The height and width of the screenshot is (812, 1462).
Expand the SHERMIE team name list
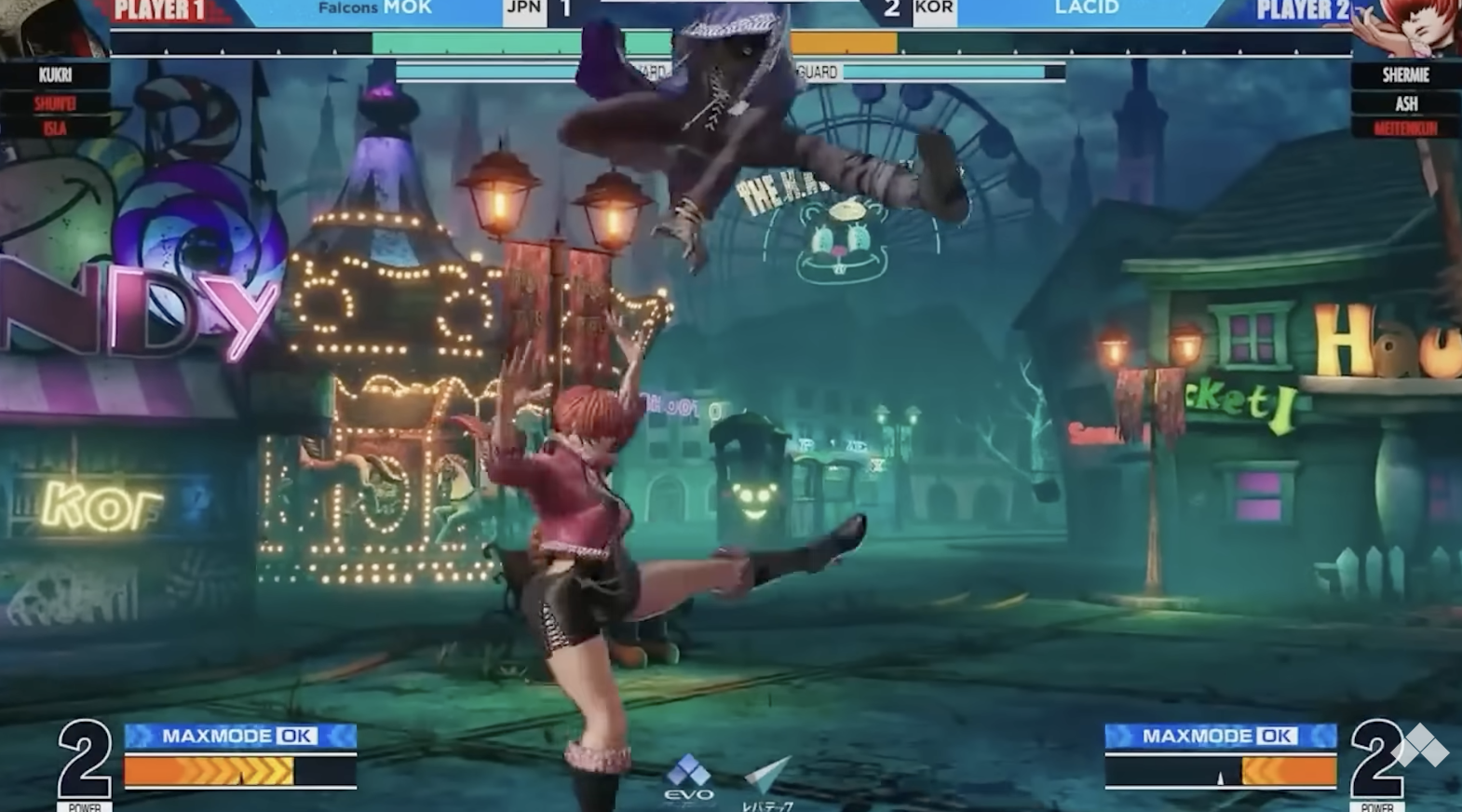pyautogui.click(x=1406, y=75)
